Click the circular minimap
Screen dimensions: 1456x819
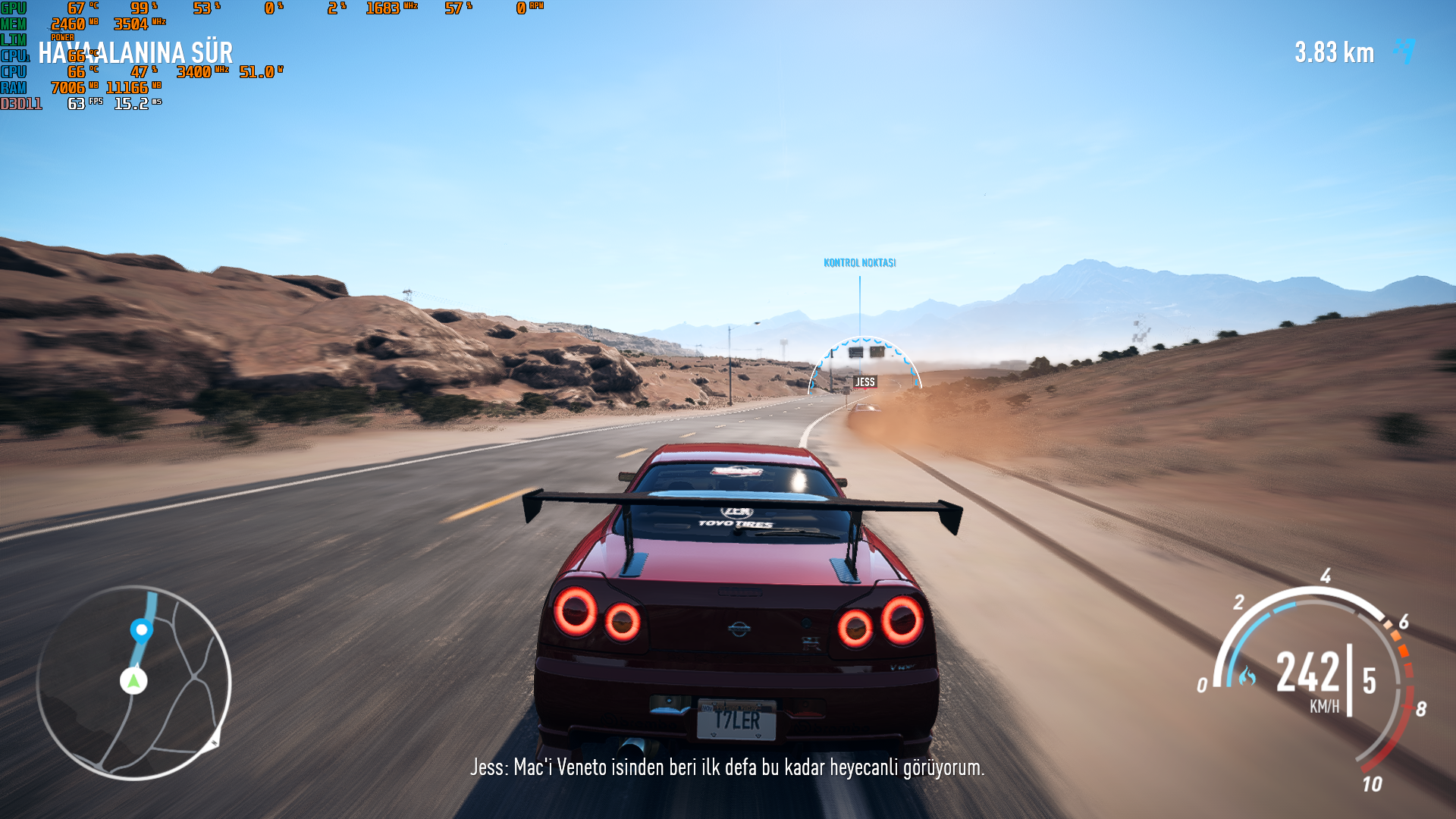pos(133,682)
